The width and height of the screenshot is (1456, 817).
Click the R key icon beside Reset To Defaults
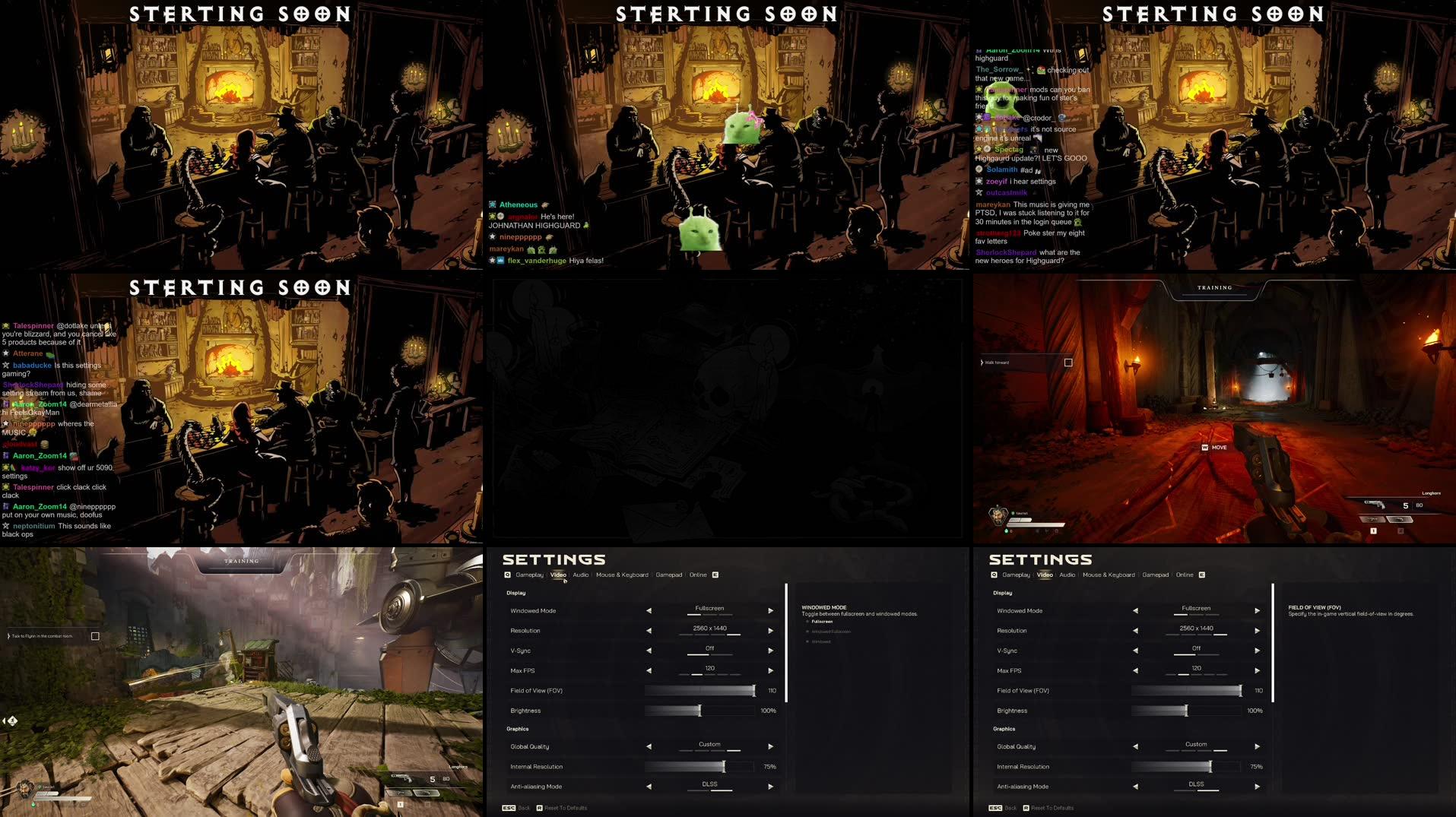(541, 808)
